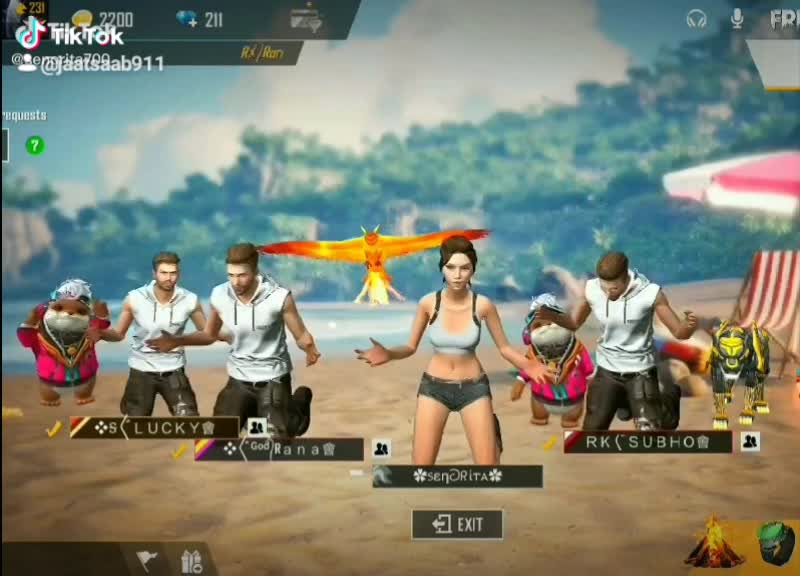
Task: Open the TikTok logo watermark
Action: 70,36
